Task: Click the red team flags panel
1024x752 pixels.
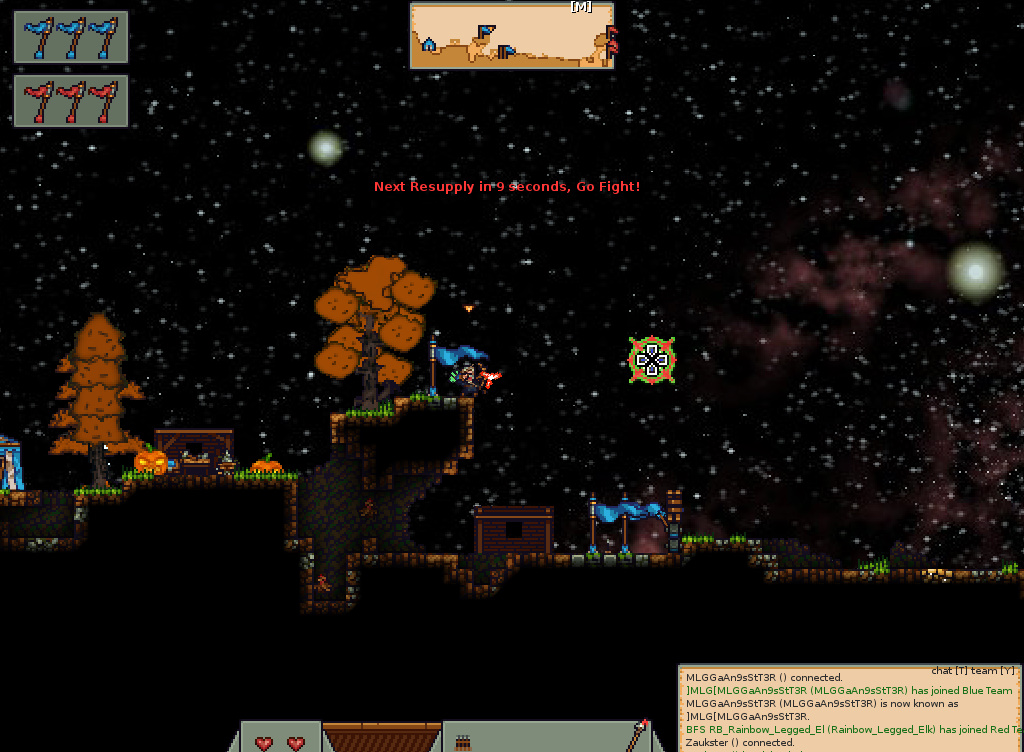Action: tap(71, 101)
